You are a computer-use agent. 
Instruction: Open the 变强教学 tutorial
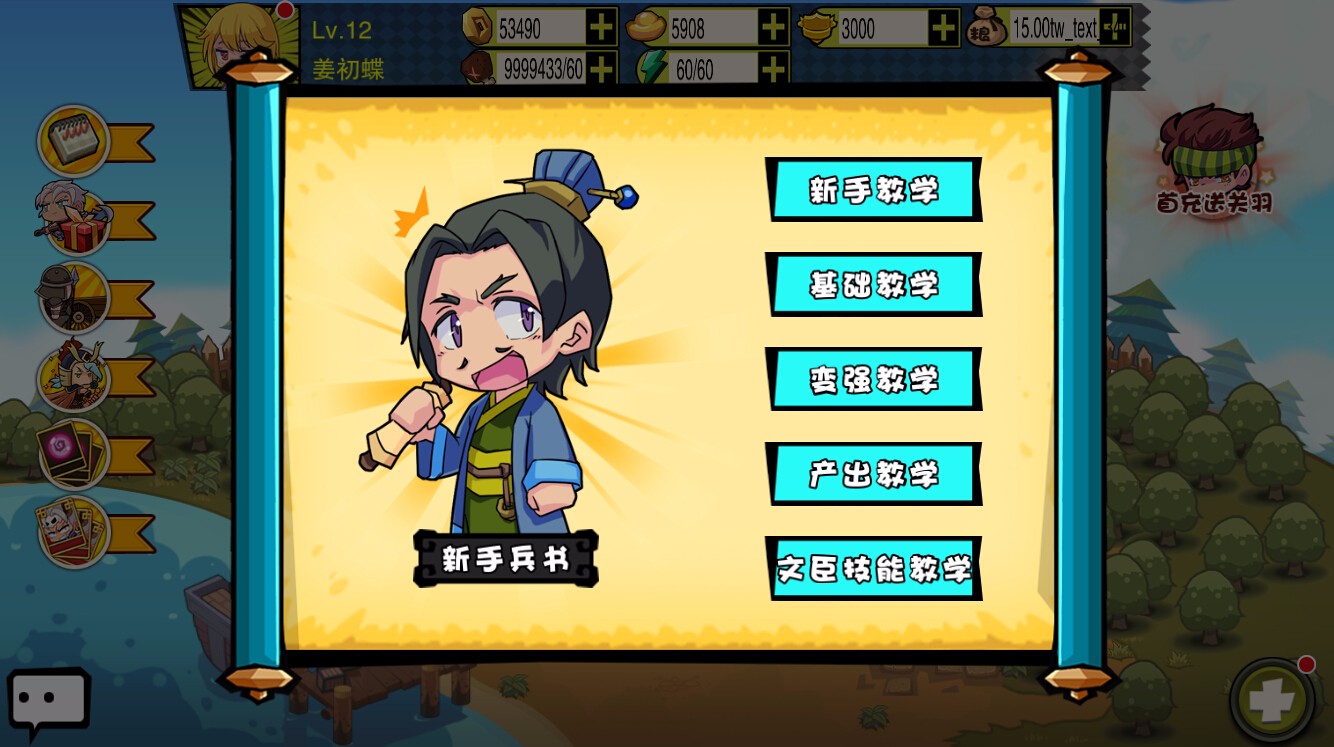point(874,378)
